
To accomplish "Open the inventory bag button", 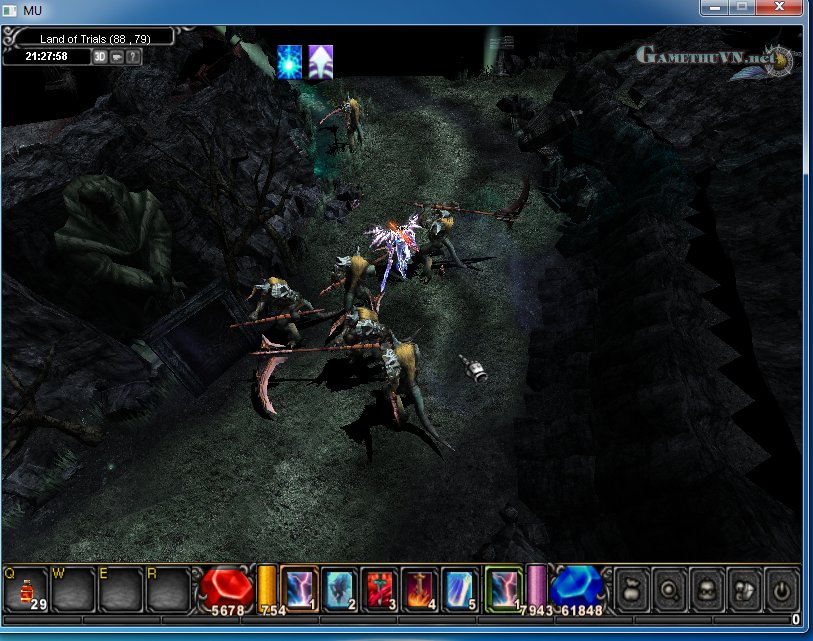I will click(632, 589).
